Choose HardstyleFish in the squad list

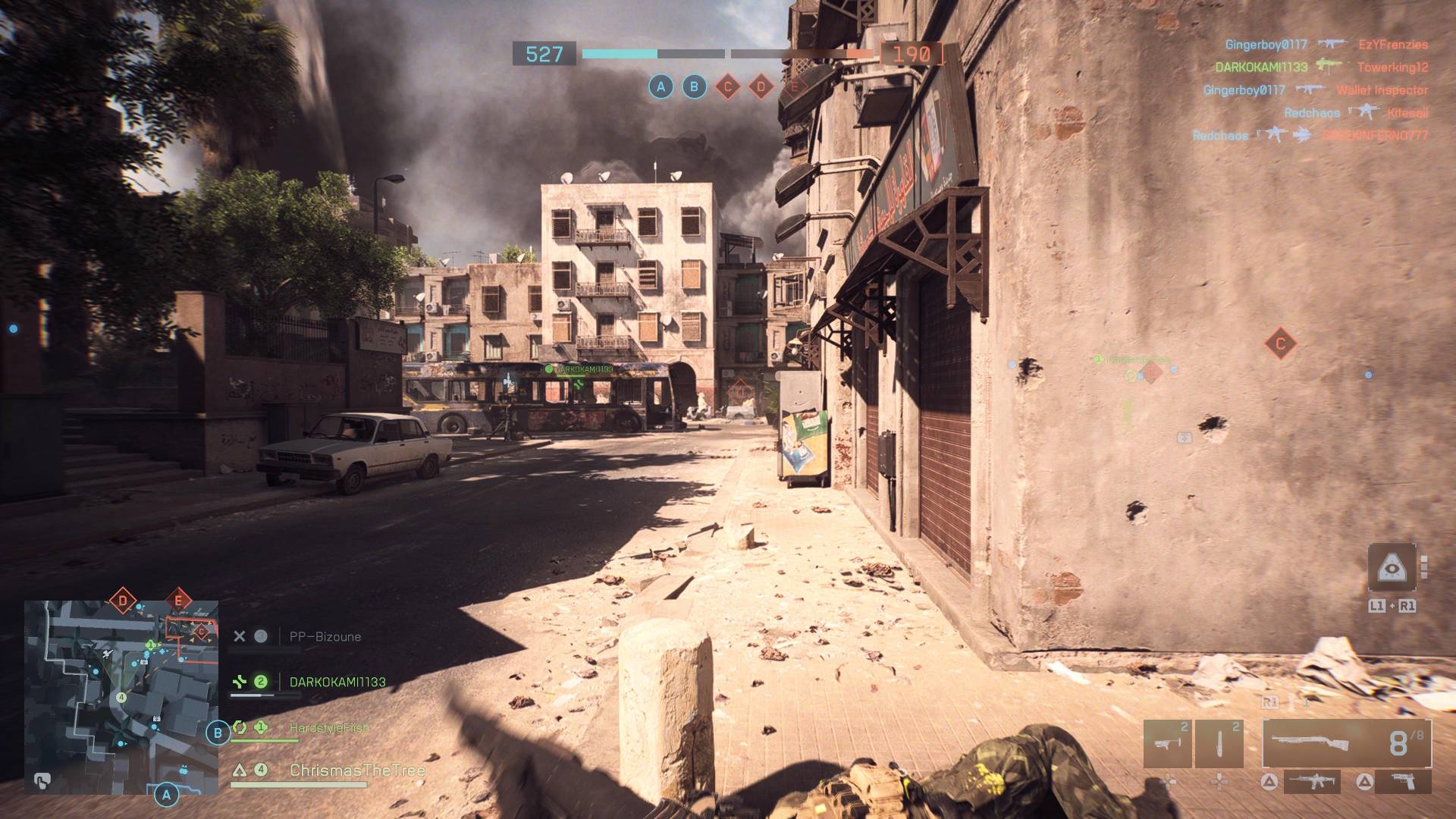(x=329, y=728)
